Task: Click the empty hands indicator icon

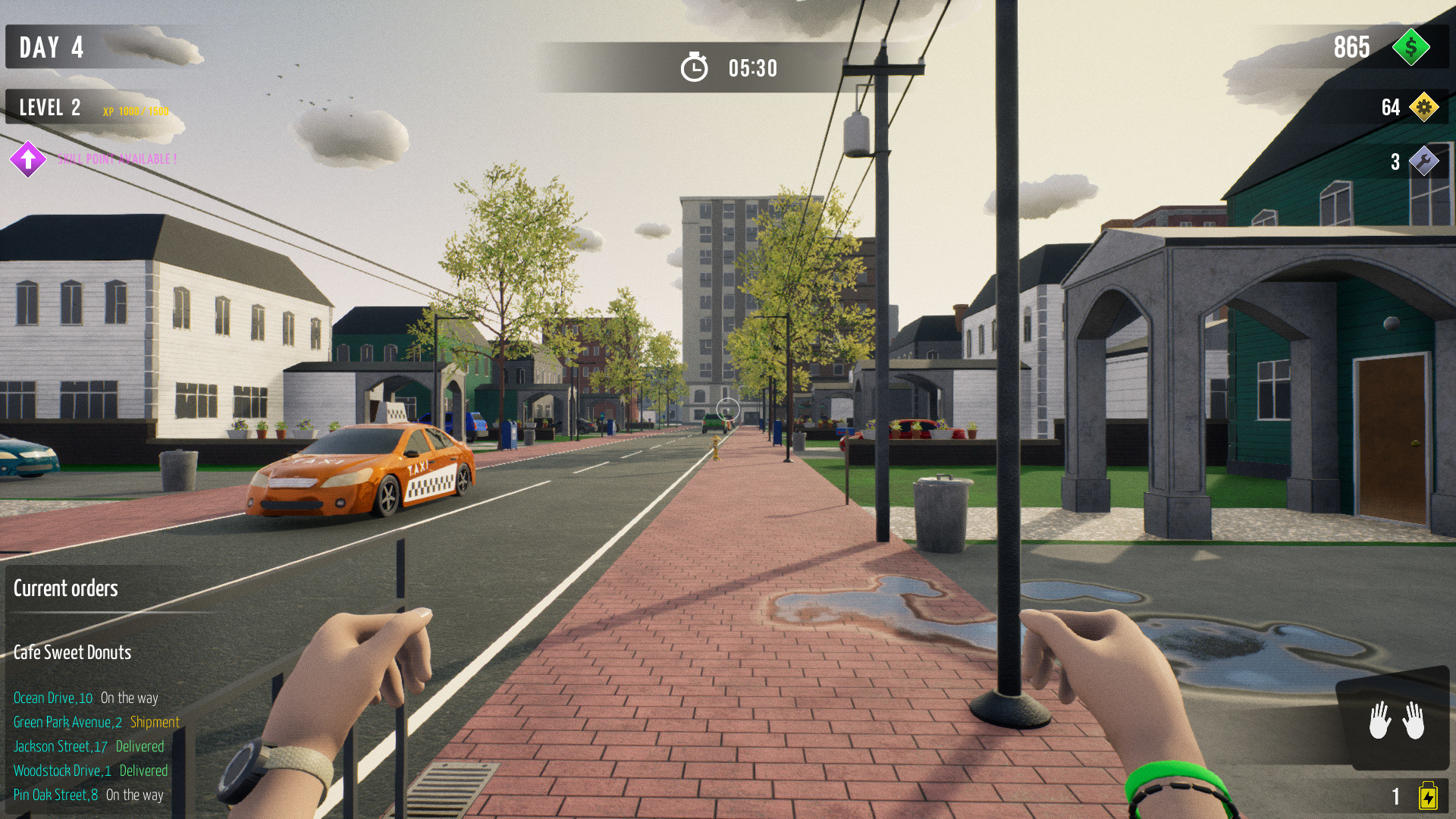Action: pos(1397,722)
